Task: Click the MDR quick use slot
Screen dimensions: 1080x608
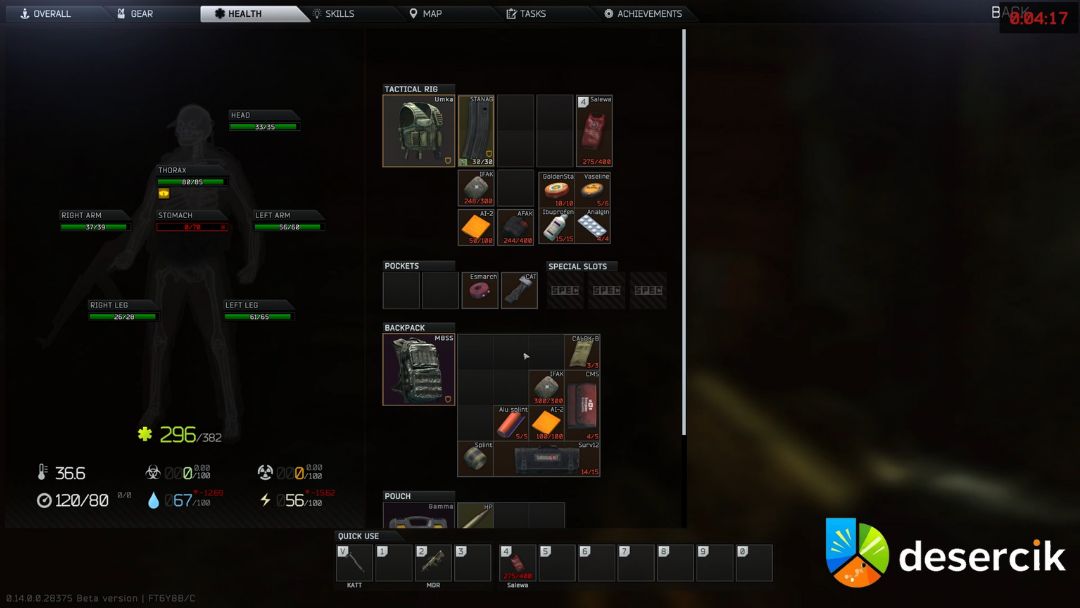Action: (433, 562)
